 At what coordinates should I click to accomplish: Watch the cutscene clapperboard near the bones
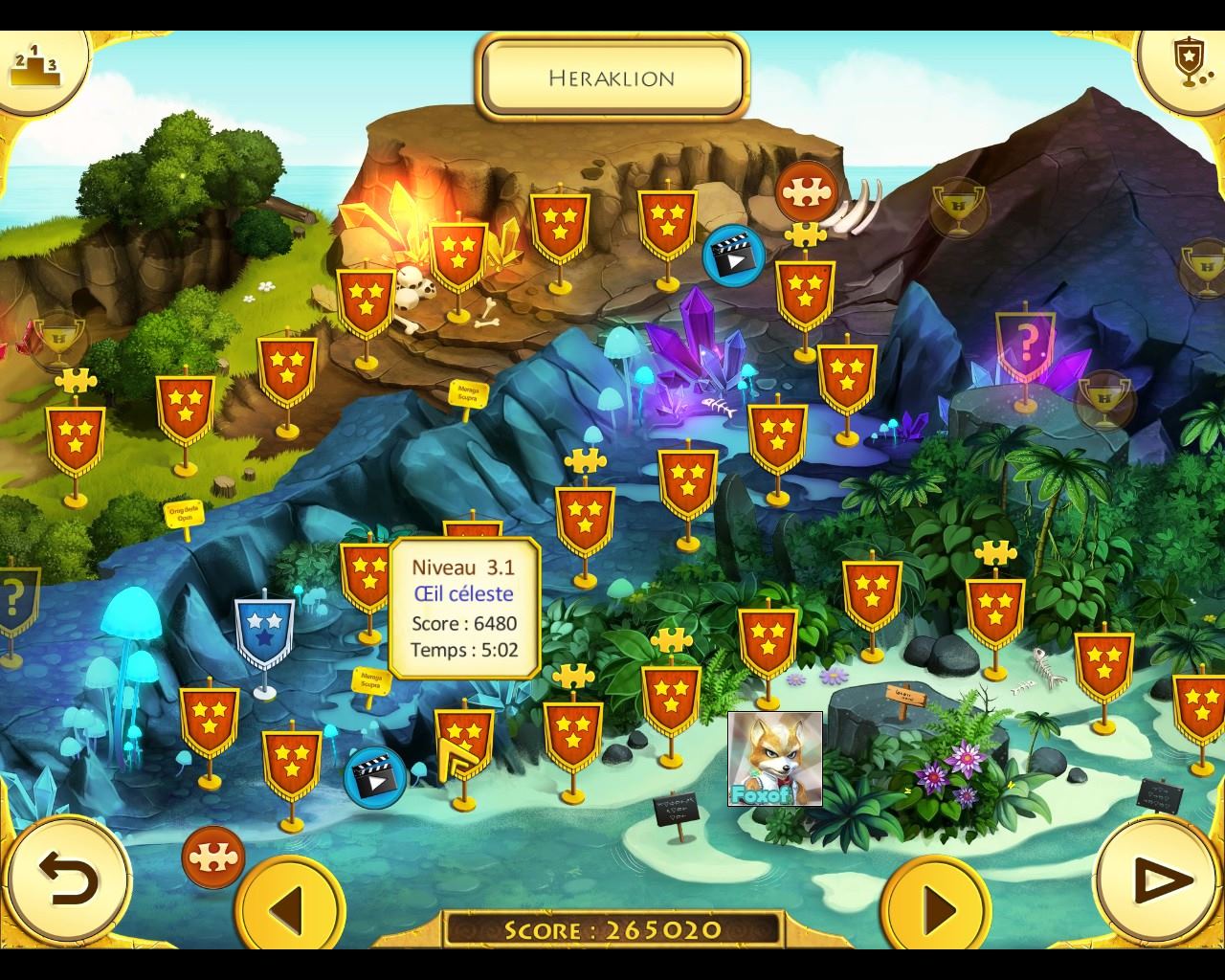[732, 256]
